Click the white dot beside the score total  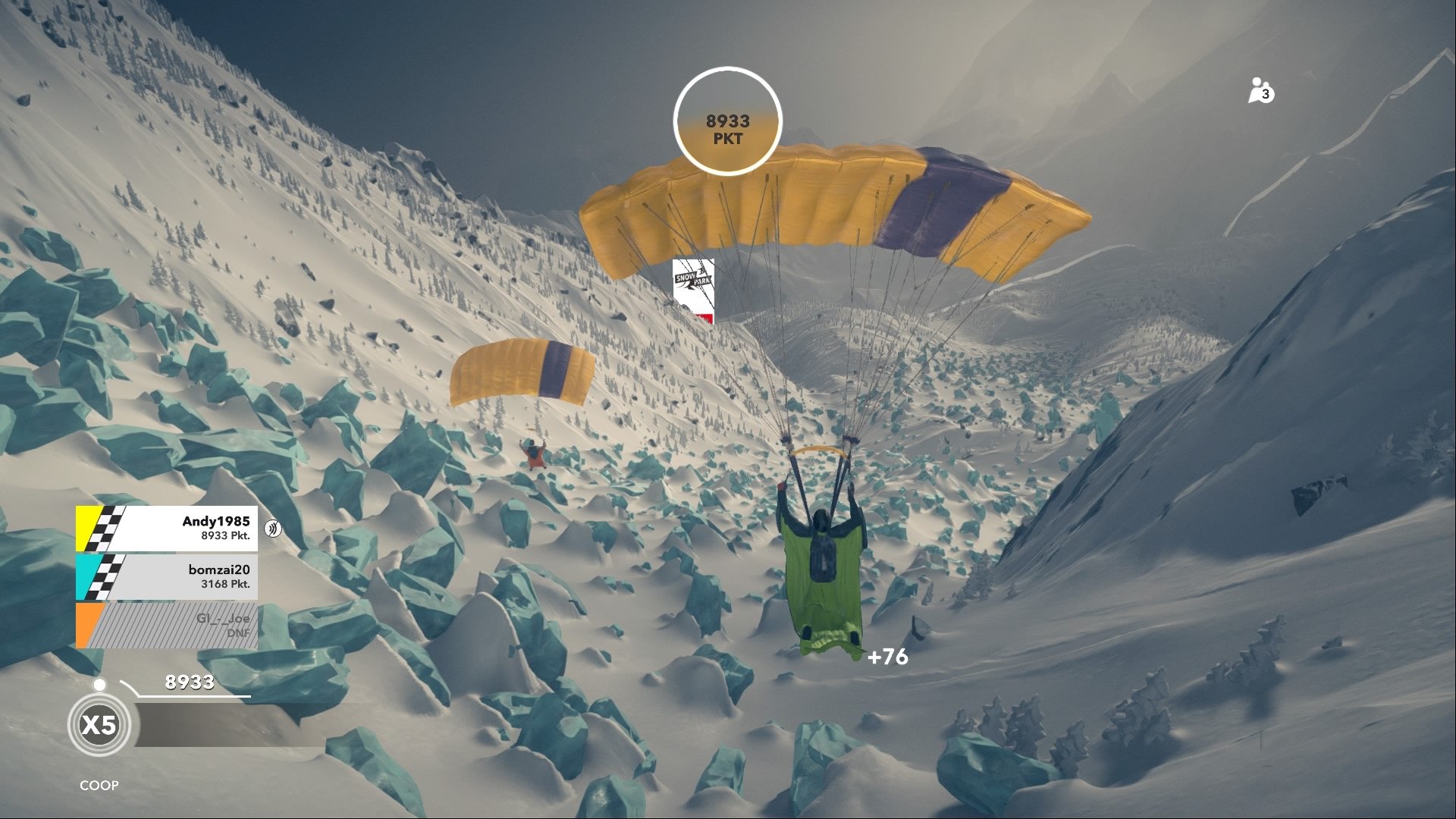tap(99, 685)
